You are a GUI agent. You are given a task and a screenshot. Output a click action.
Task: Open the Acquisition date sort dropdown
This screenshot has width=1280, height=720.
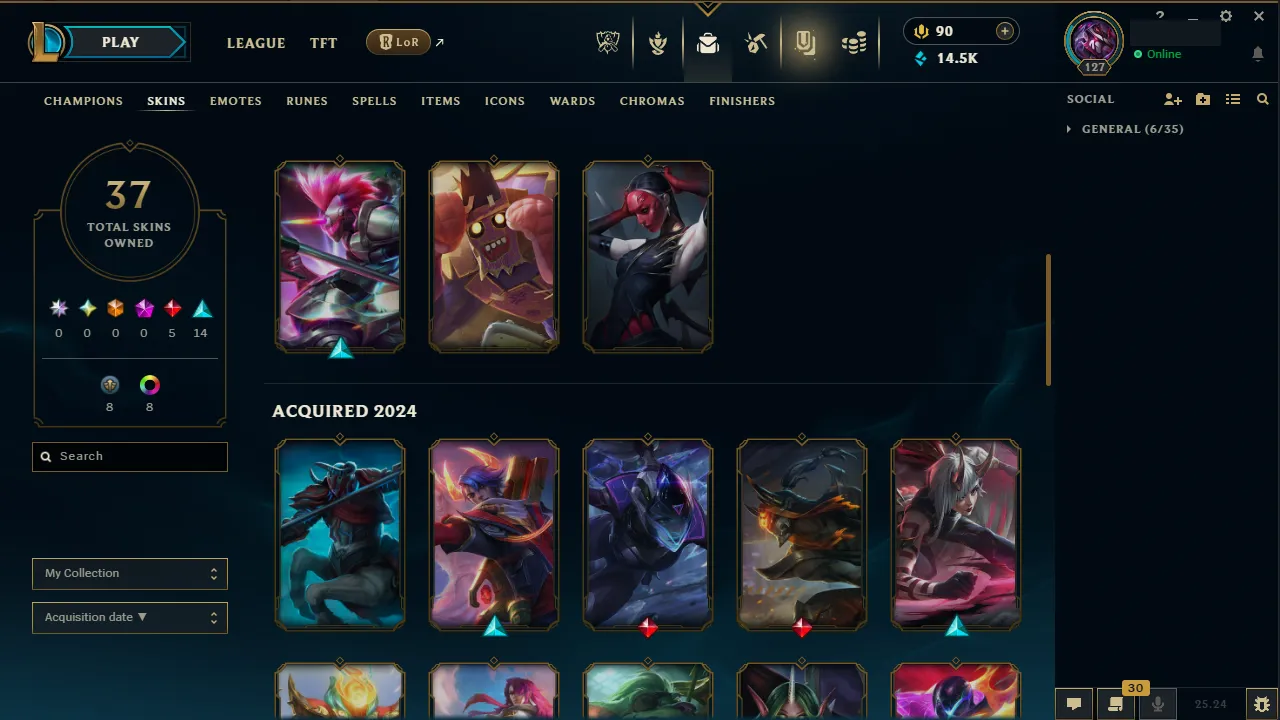[x=129, y=617]
